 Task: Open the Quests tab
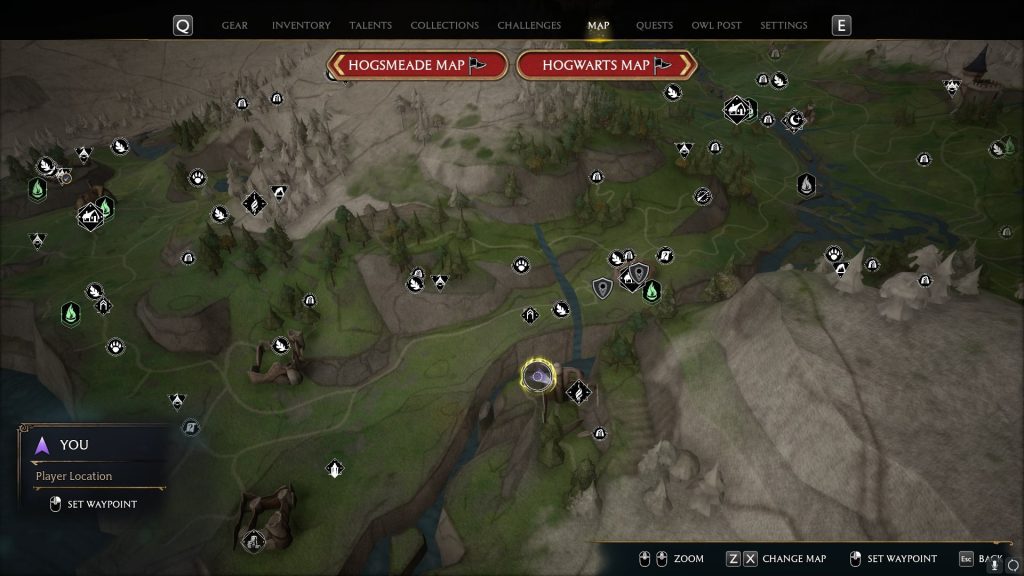(654, 25)
